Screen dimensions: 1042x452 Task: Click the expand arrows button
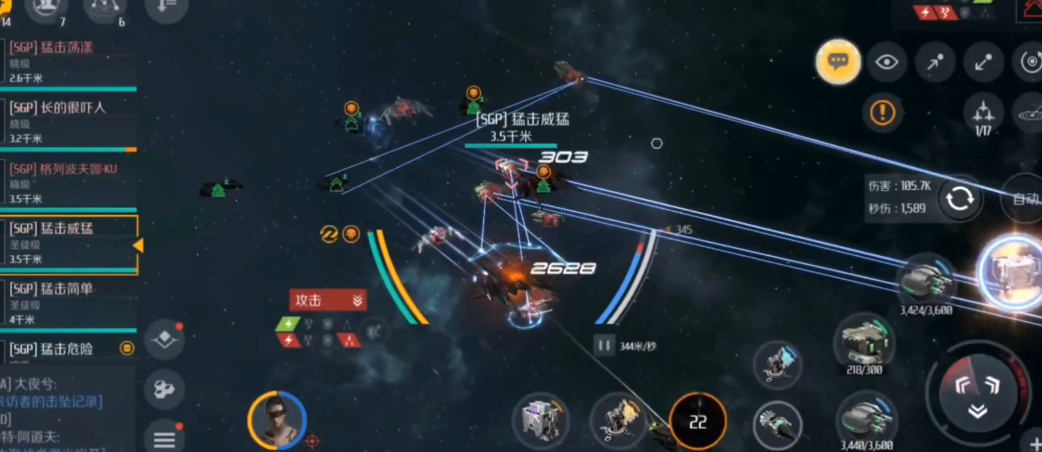[x=983, y=62]
